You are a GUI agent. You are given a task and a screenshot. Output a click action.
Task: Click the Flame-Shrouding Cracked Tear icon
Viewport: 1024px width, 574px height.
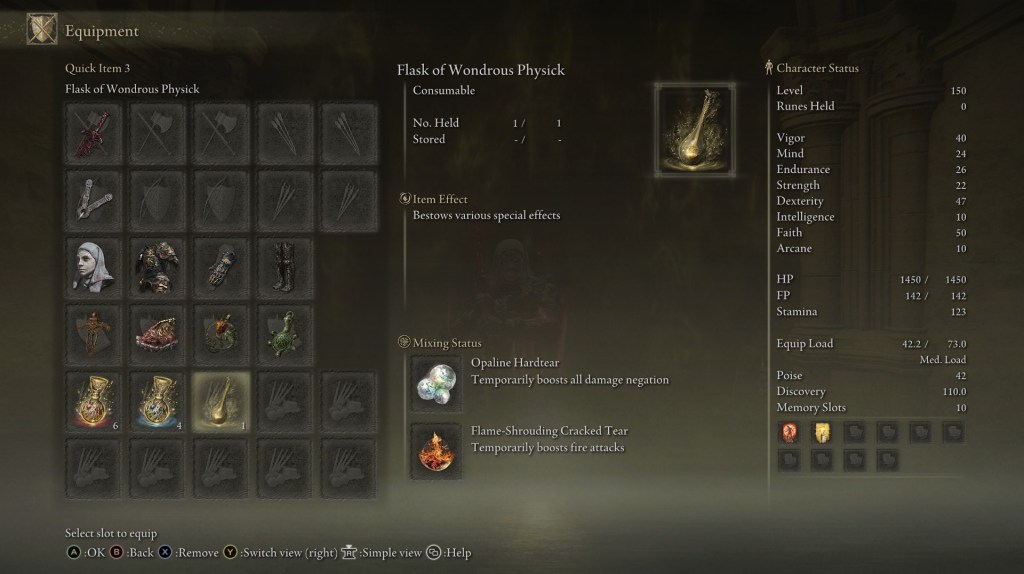[x=436, y=451]
